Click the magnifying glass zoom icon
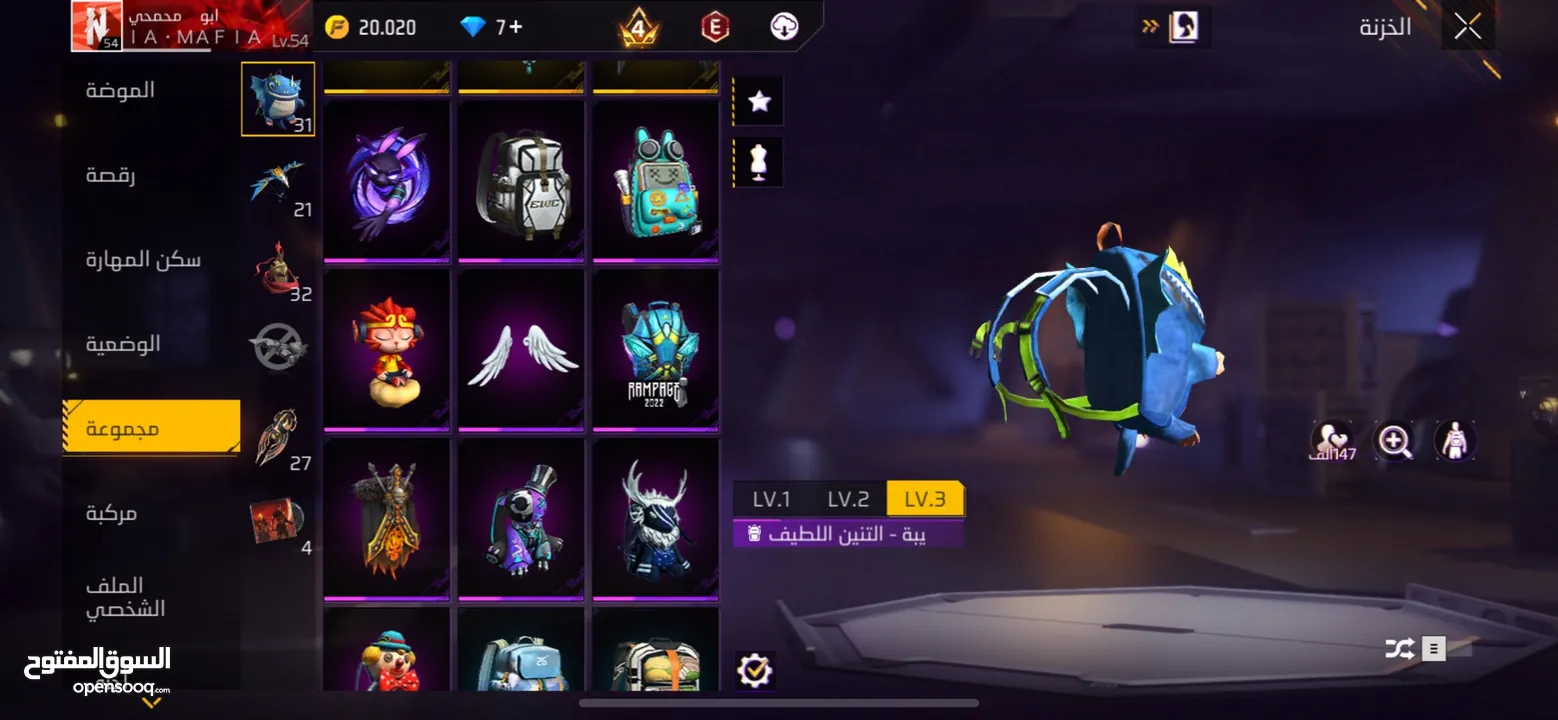The height and width of the screenshot is (720, 1558). (x=1394, y=440)
